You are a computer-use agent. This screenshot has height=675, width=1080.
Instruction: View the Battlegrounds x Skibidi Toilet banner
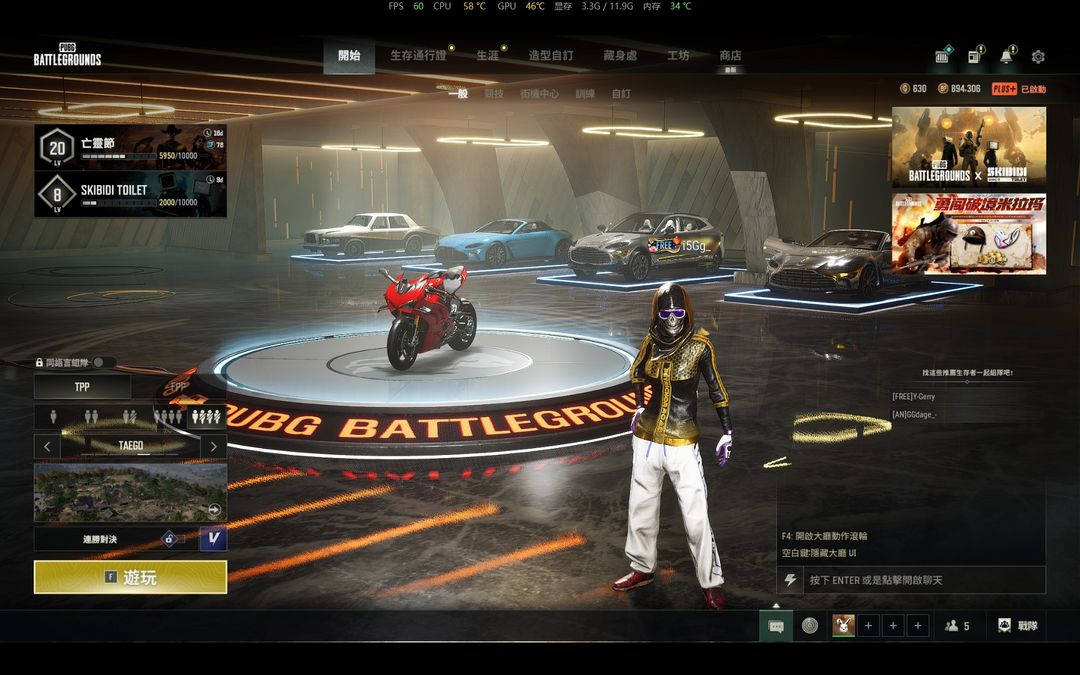968,147
